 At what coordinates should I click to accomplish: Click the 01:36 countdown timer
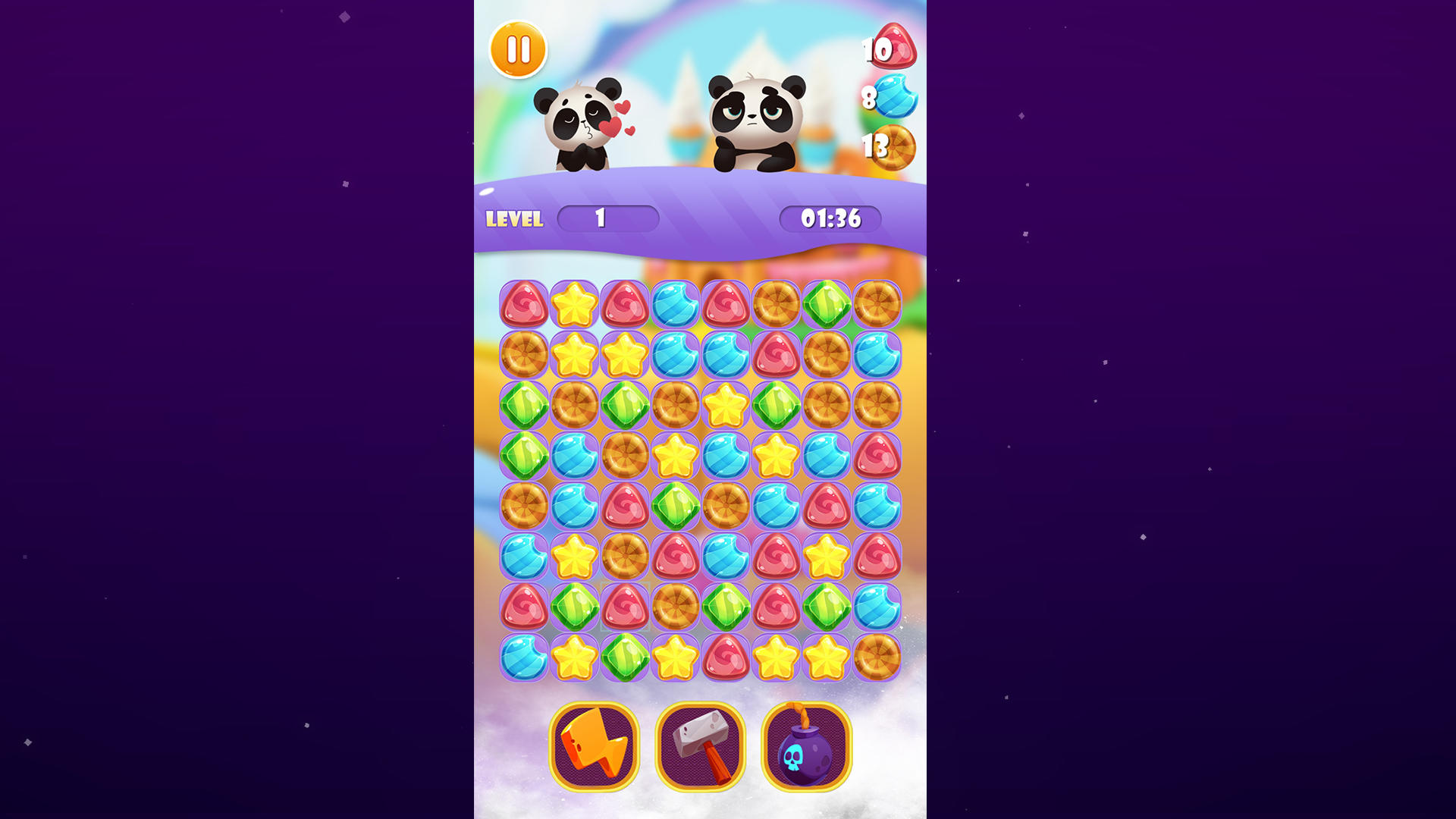click(830, 218)
